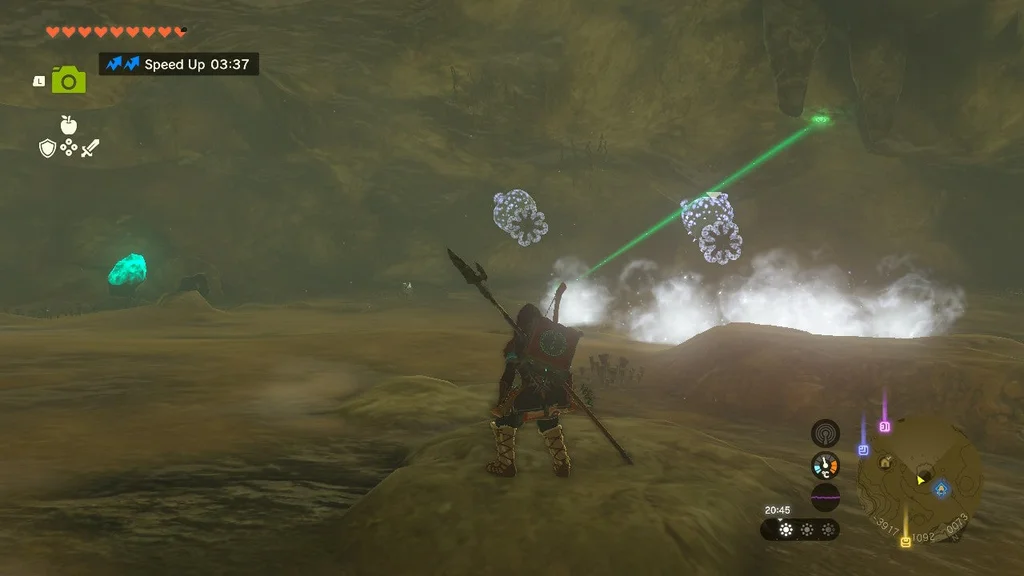
Task: Click the Speed Up buff indicator
Action: [x=179, y=64]
